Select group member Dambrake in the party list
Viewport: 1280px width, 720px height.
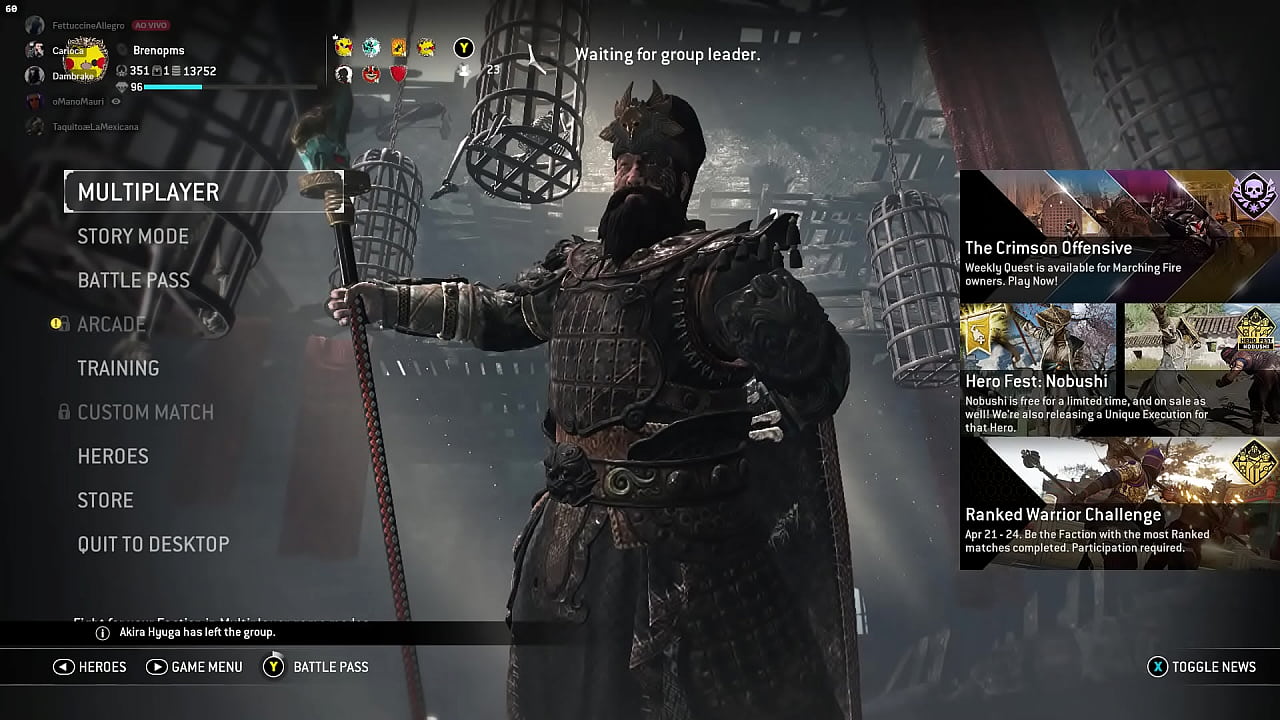(x=72, y=76)
